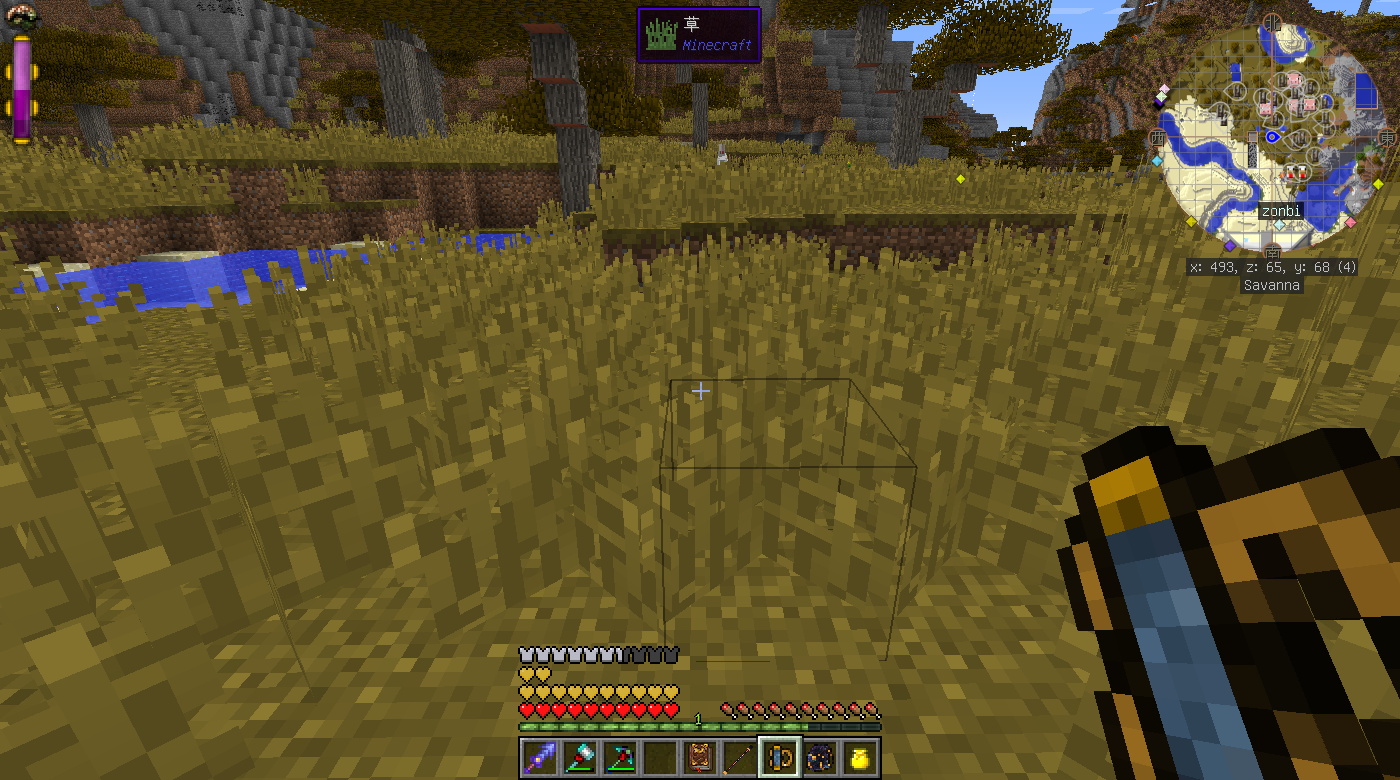Viewport: 1400px width, 780px height.
Task: Click the grass block tooltip at top
Action: coord(699,35)
